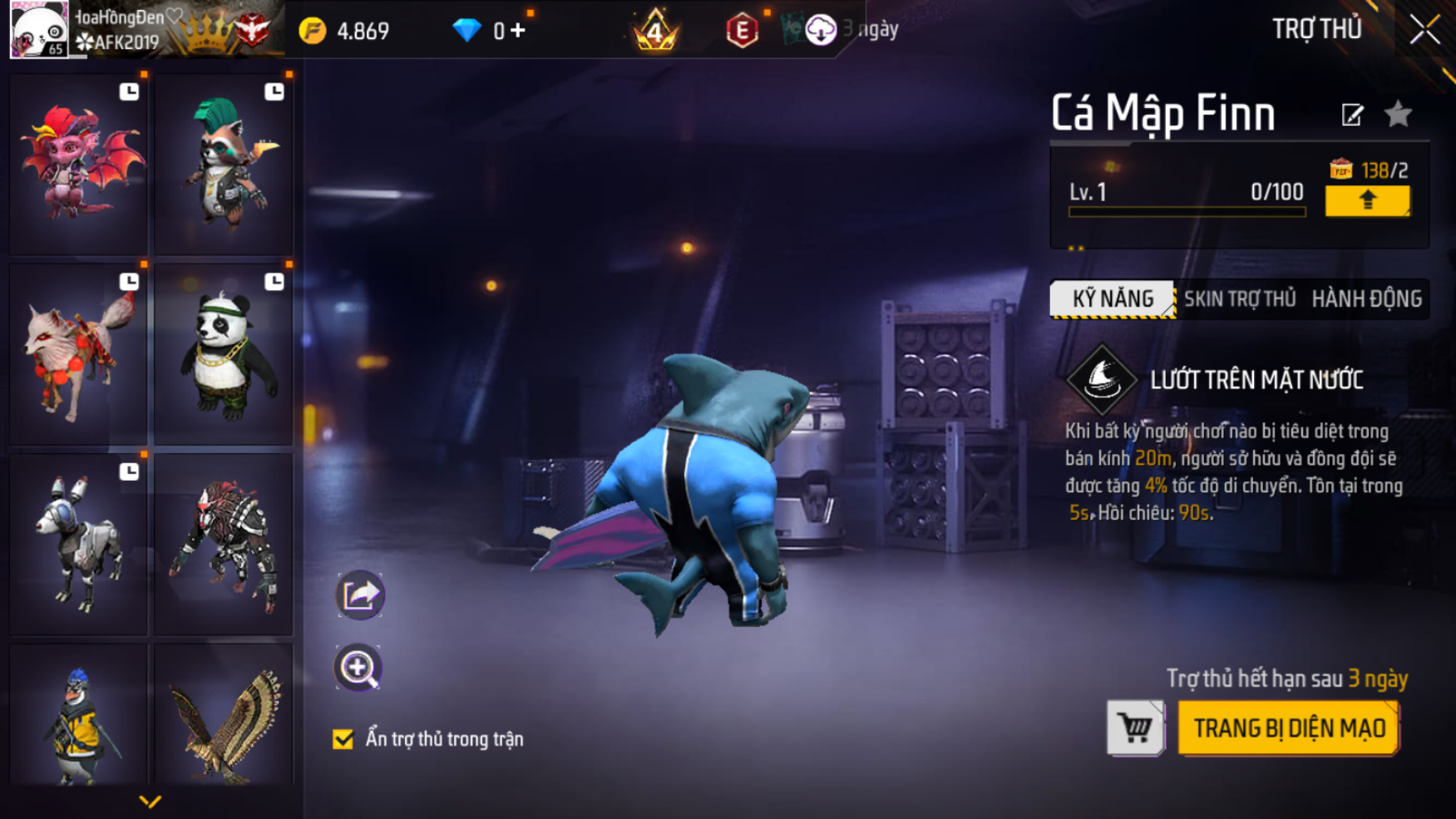
Task: Close the pet screen with the X
Action: (x=1424, y=30)
